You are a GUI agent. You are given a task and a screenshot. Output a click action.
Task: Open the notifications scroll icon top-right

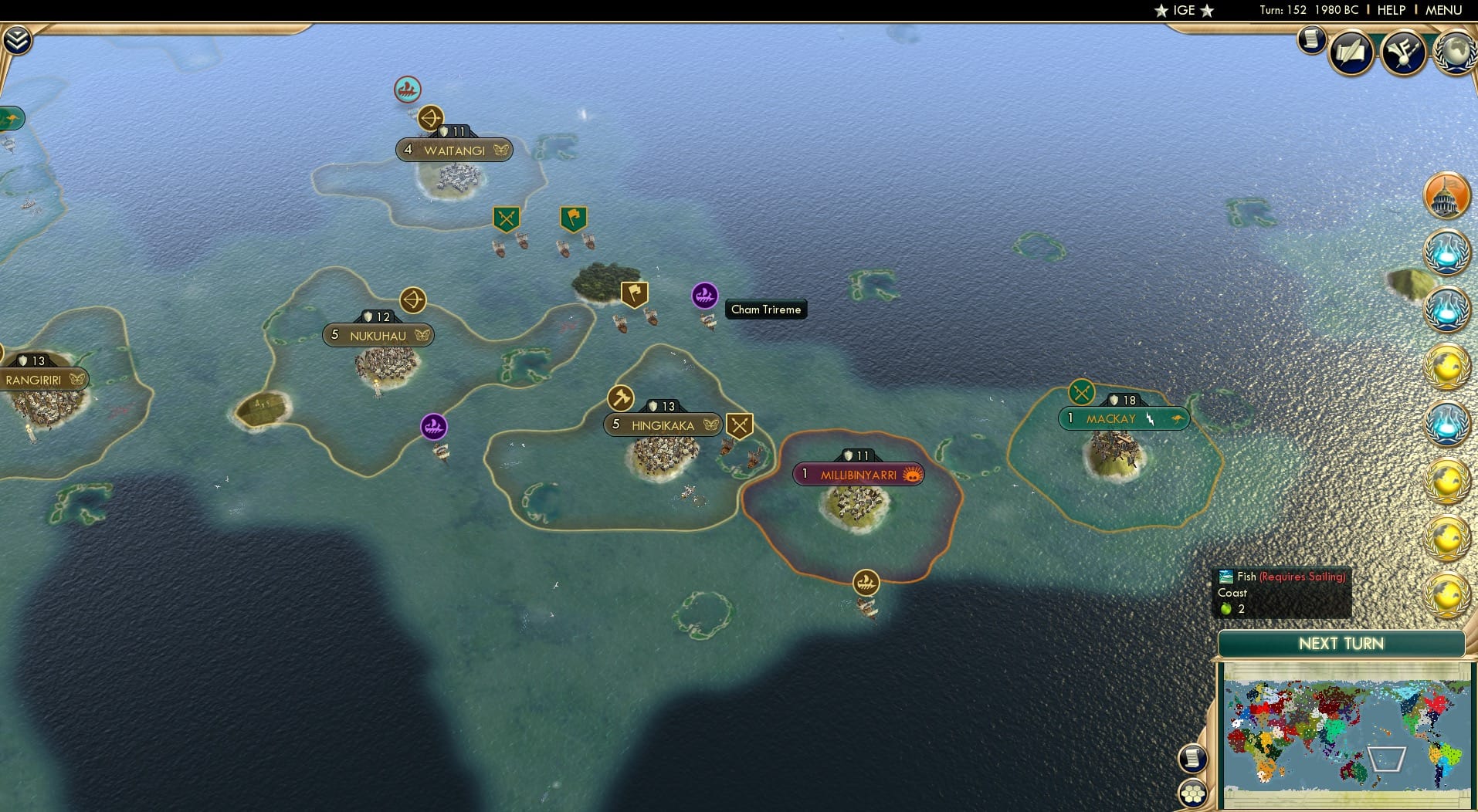1311,39
